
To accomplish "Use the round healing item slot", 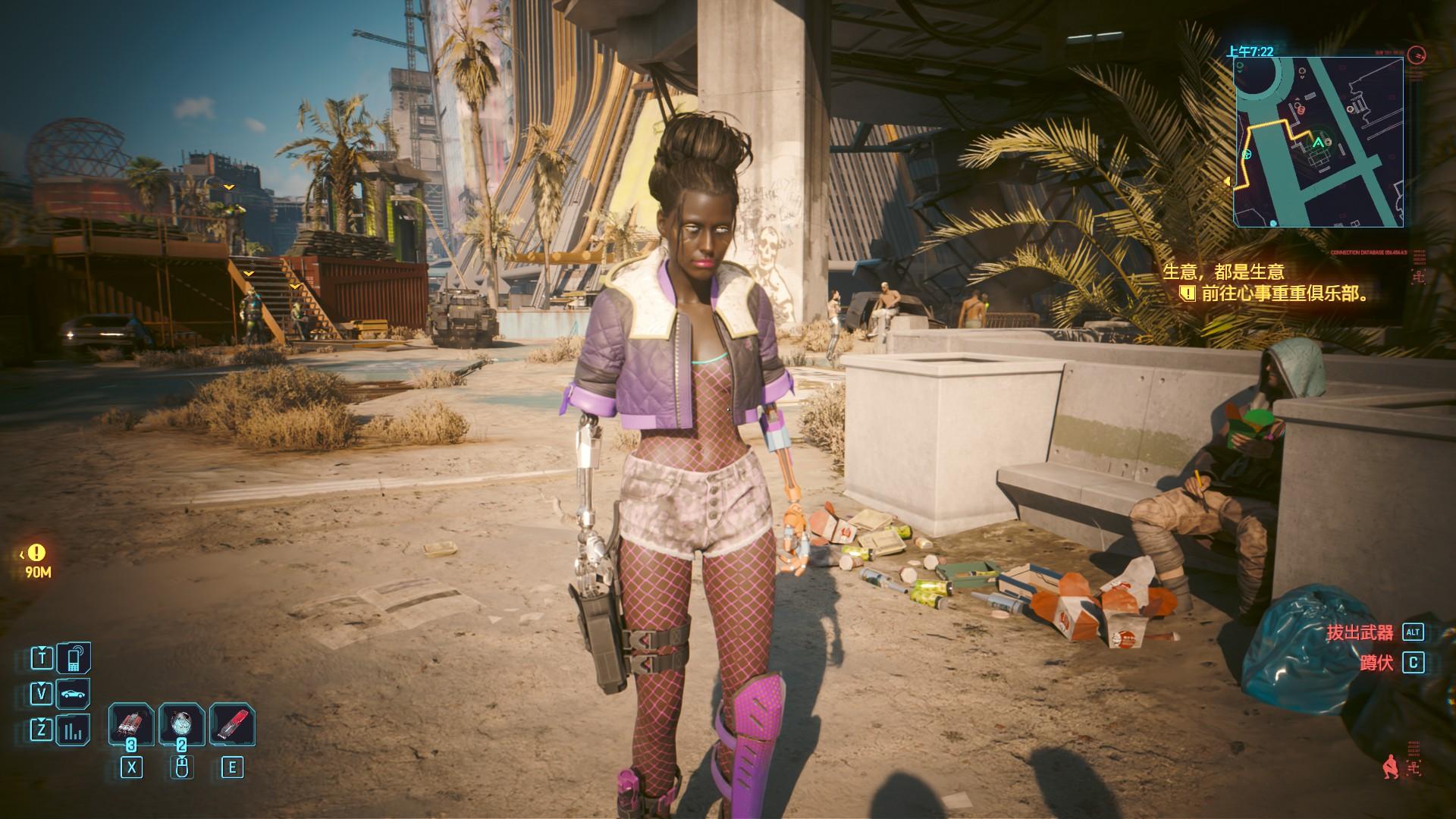I will point(181,726).
